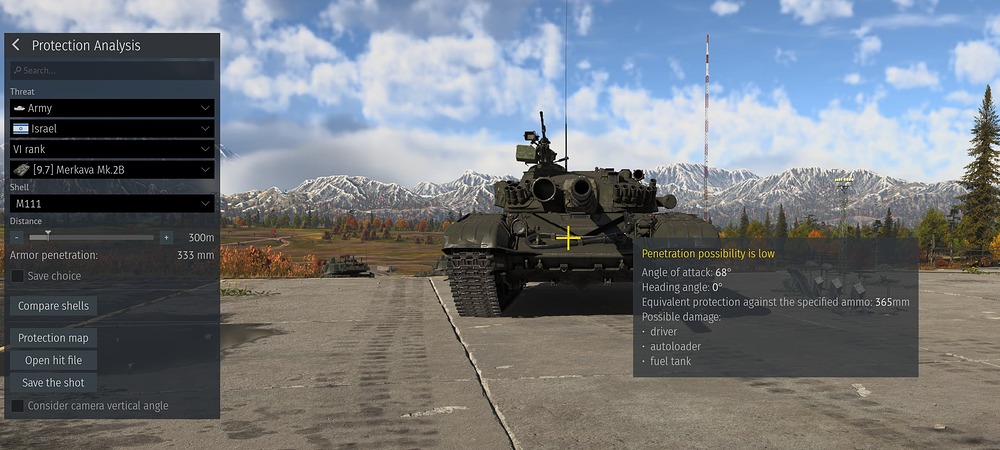The width and height of the screenshot is (1000, 450).
Task: Decrease distance with the minus button
Action: (17, 238)
